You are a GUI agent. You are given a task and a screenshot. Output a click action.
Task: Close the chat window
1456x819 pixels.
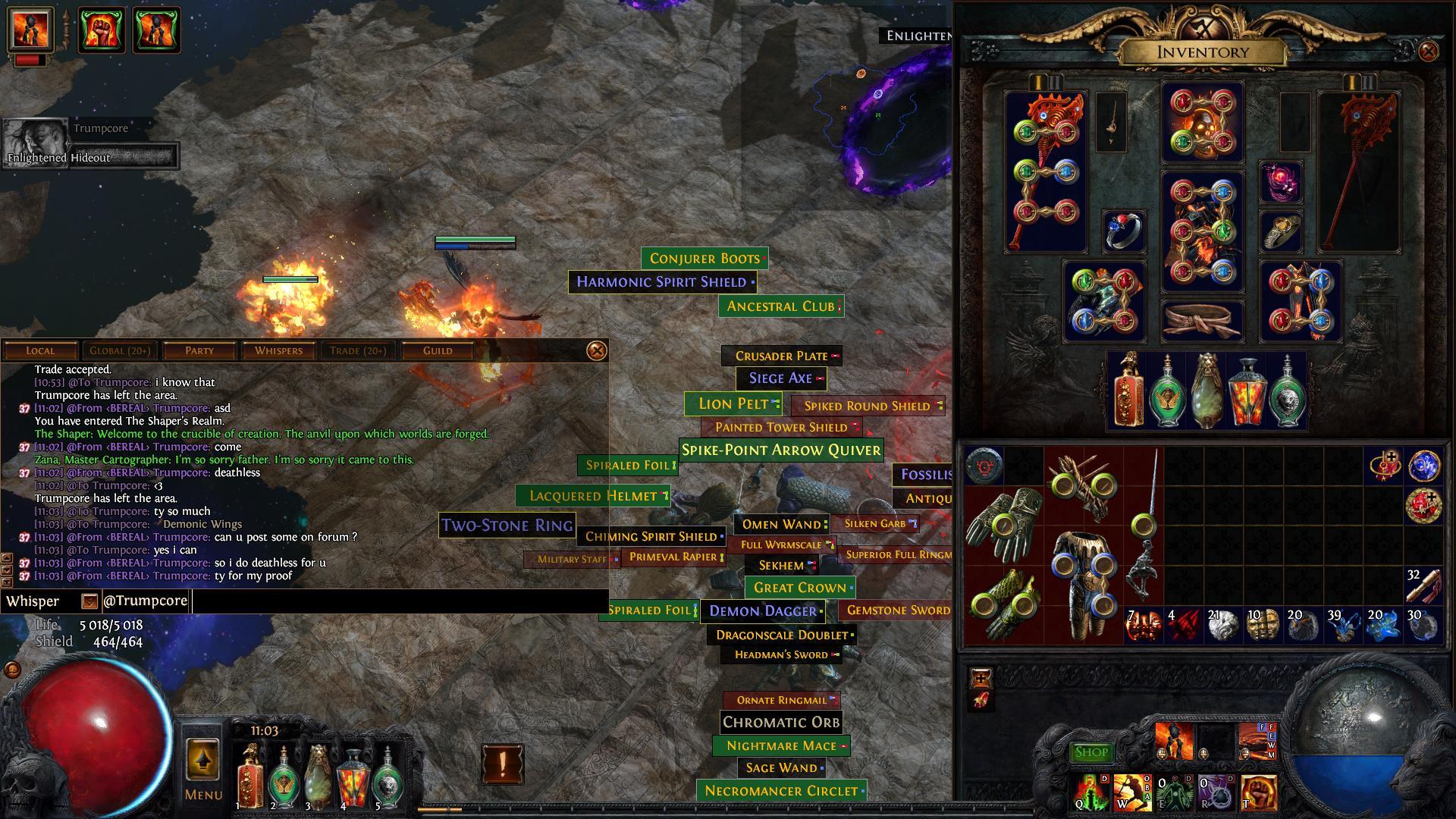(597, 350)
